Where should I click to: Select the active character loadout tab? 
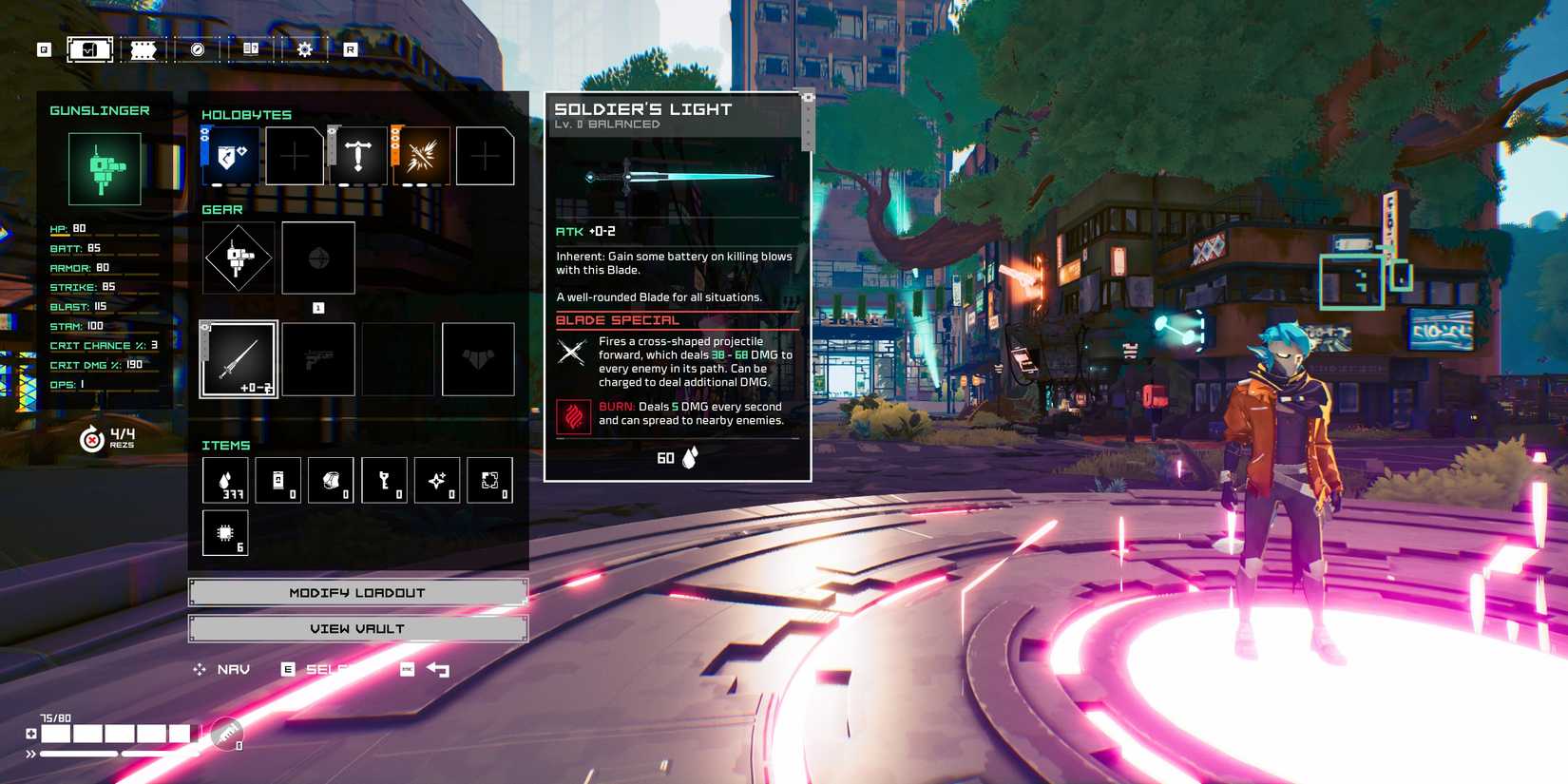tap(89, 49)
